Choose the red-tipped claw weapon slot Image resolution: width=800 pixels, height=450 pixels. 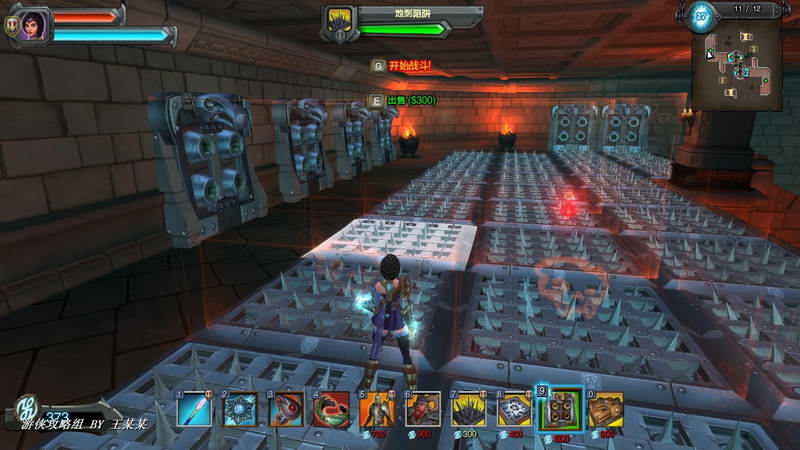point(286,410)
